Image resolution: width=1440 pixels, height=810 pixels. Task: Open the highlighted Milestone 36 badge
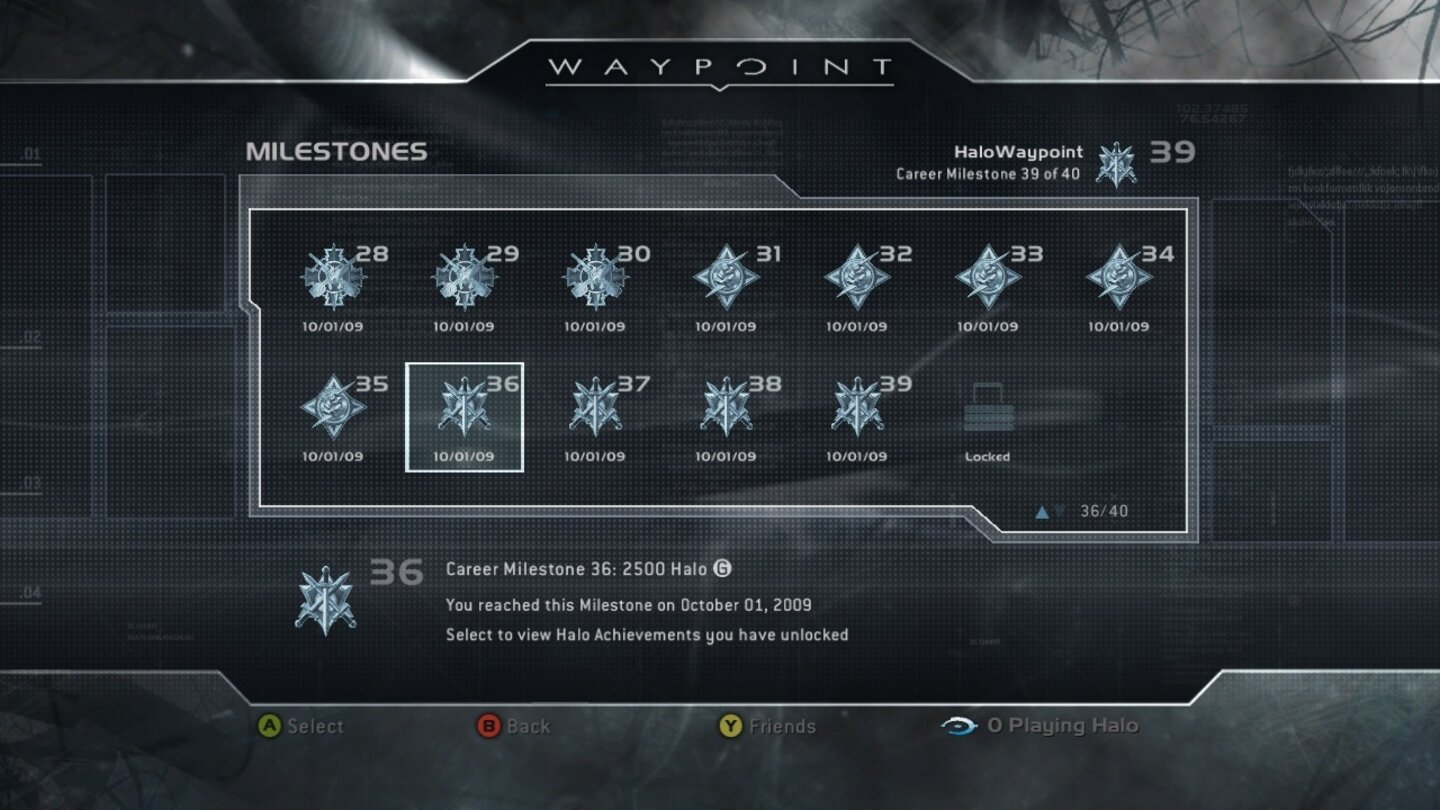tap(464, 410)
